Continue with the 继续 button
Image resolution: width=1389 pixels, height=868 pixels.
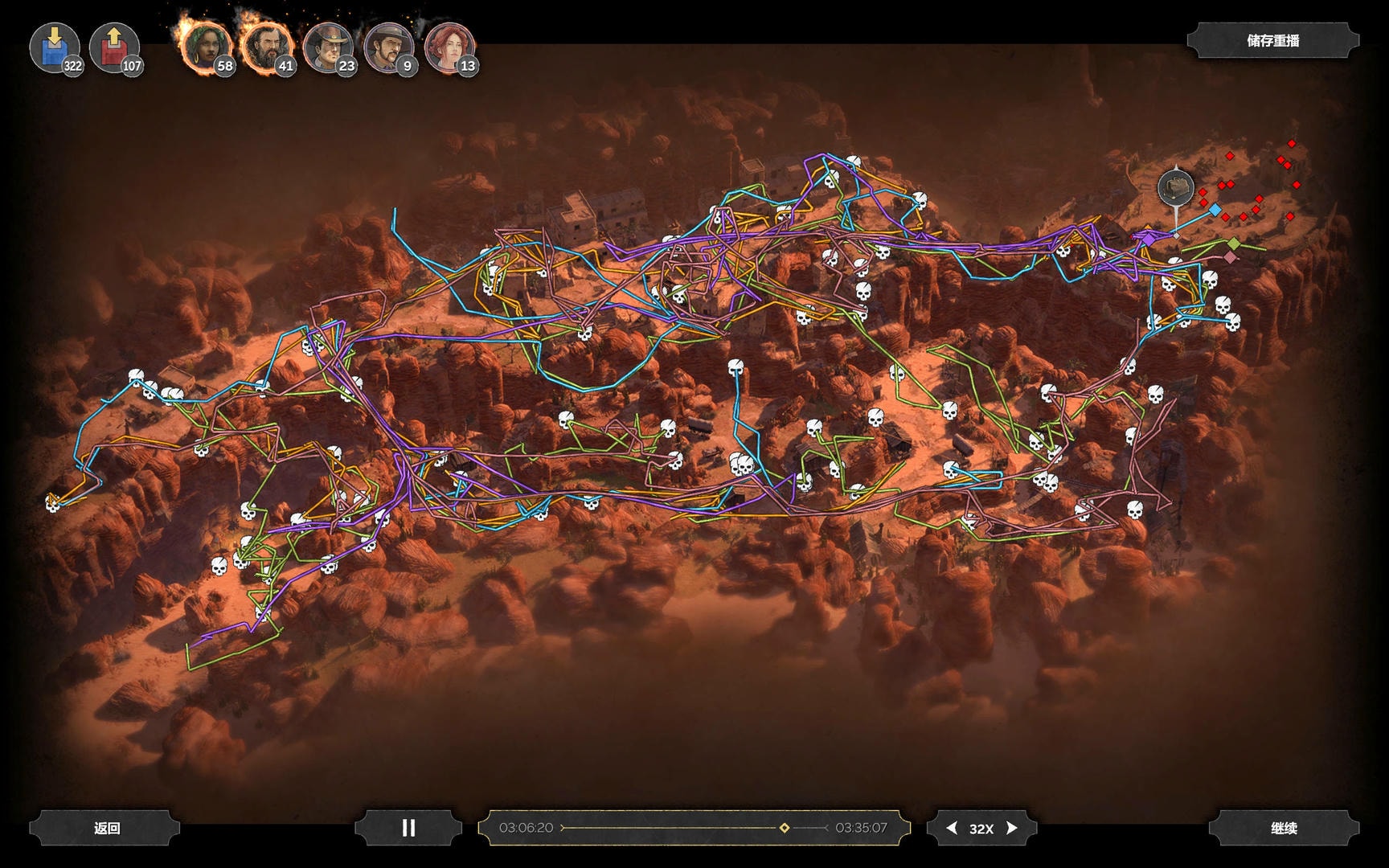click(1284, 828)
